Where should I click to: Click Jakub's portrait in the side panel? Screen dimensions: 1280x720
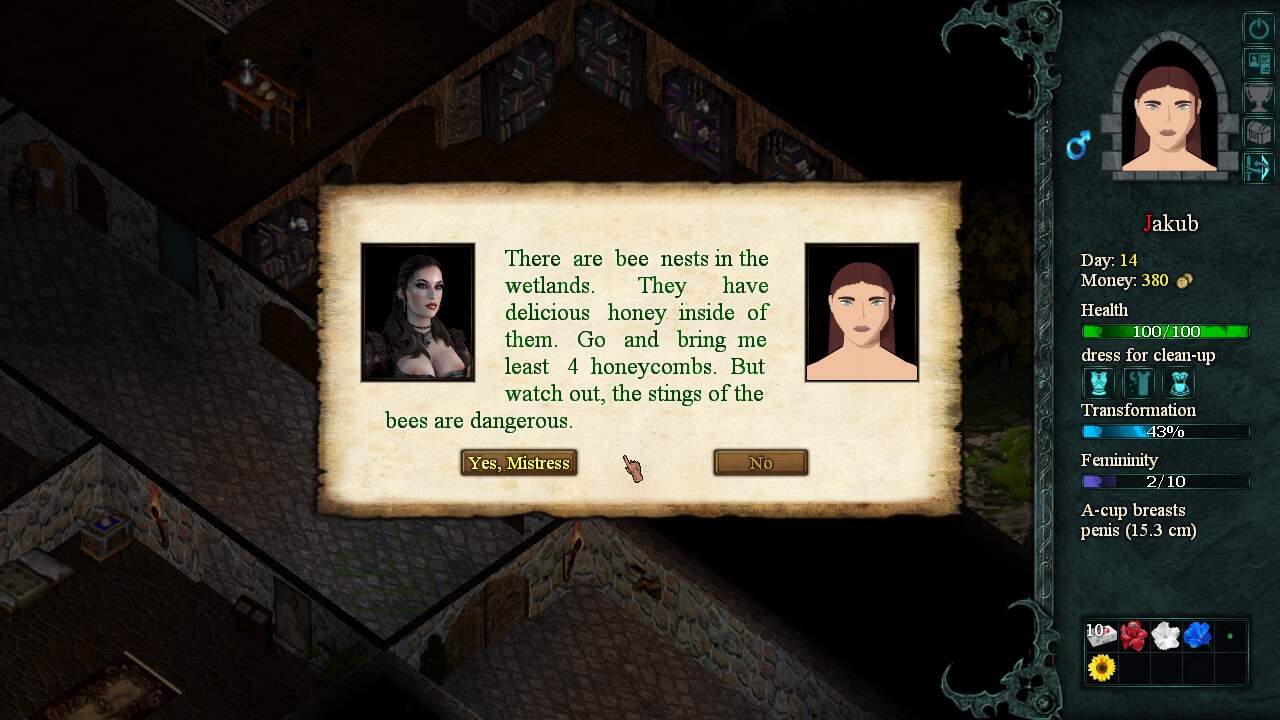[1168, 115]
